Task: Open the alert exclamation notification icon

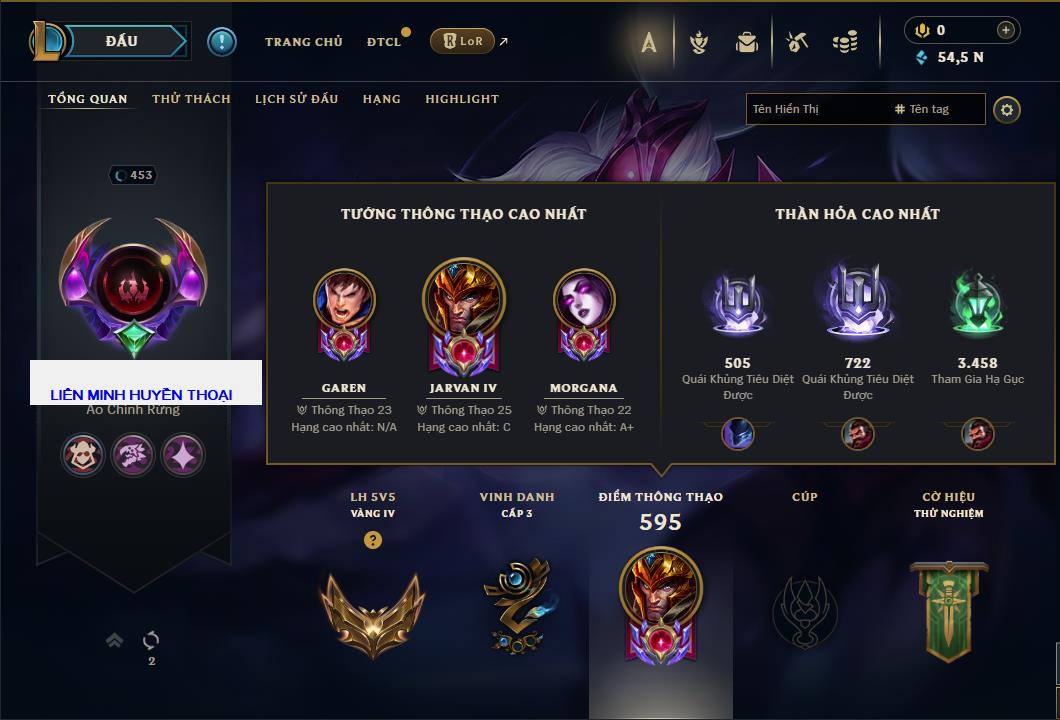Action: (221, 41)
